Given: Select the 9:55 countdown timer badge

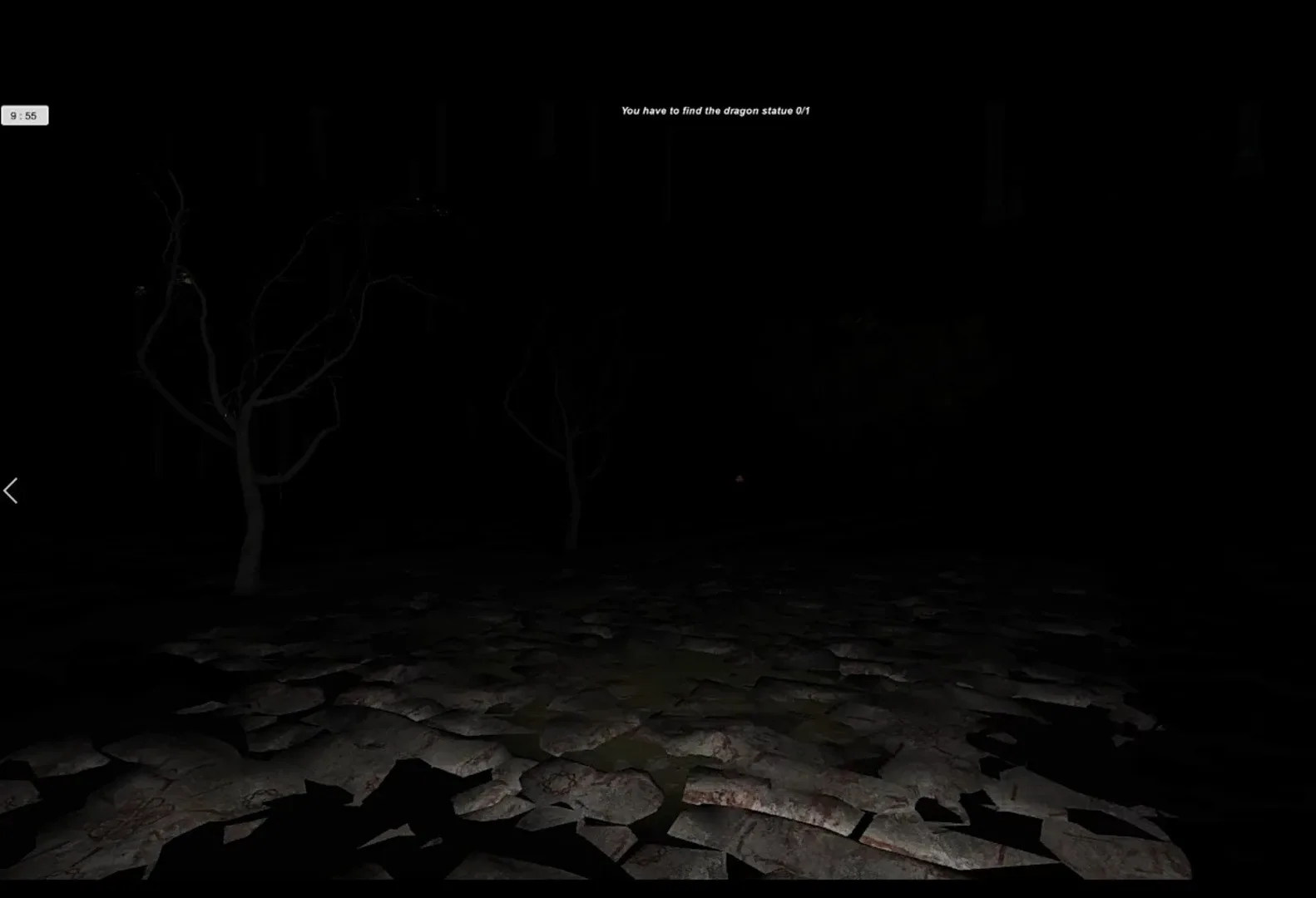Looking at the screenshot, I should coord(26,115).
